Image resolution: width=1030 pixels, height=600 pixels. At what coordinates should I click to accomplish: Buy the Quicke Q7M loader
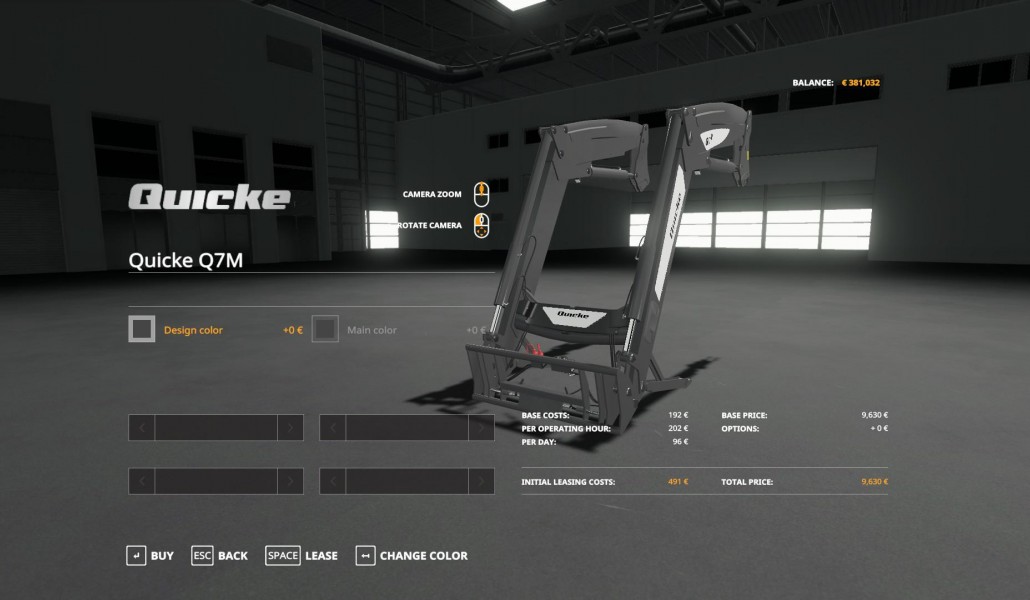[x=150, y=556]
